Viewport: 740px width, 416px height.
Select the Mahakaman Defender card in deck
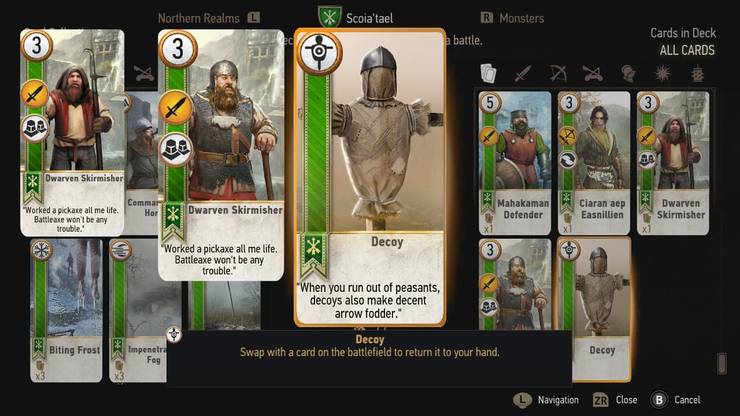pyautogui.click(x=515, y=162)
